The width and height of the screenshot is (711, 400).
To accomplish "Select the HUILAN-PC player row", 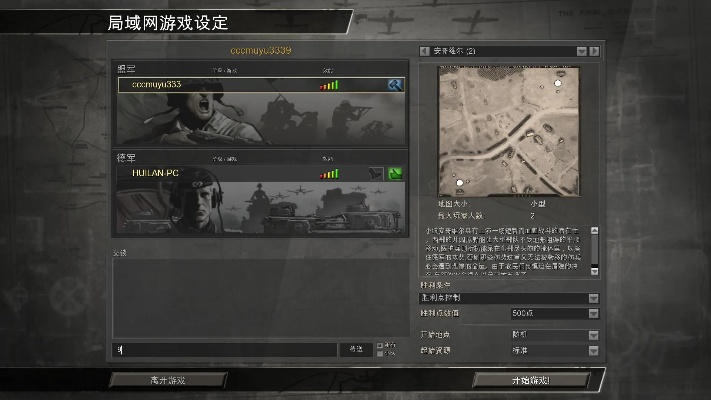I will click(x=220, y=173).
